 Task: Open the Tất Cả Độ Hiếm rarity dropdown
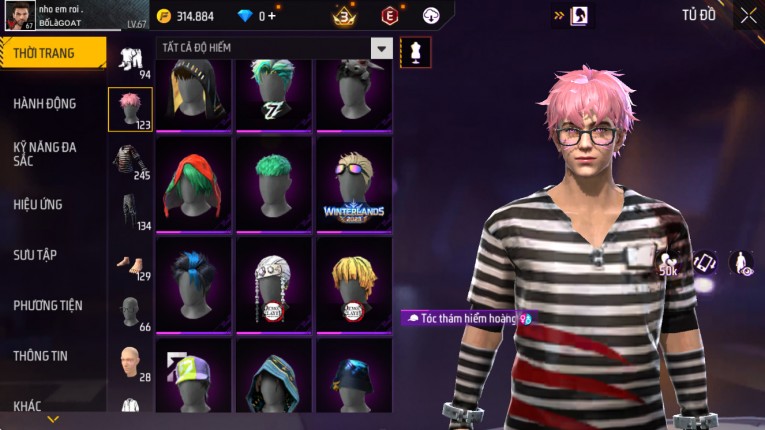[x=381, y=48]
